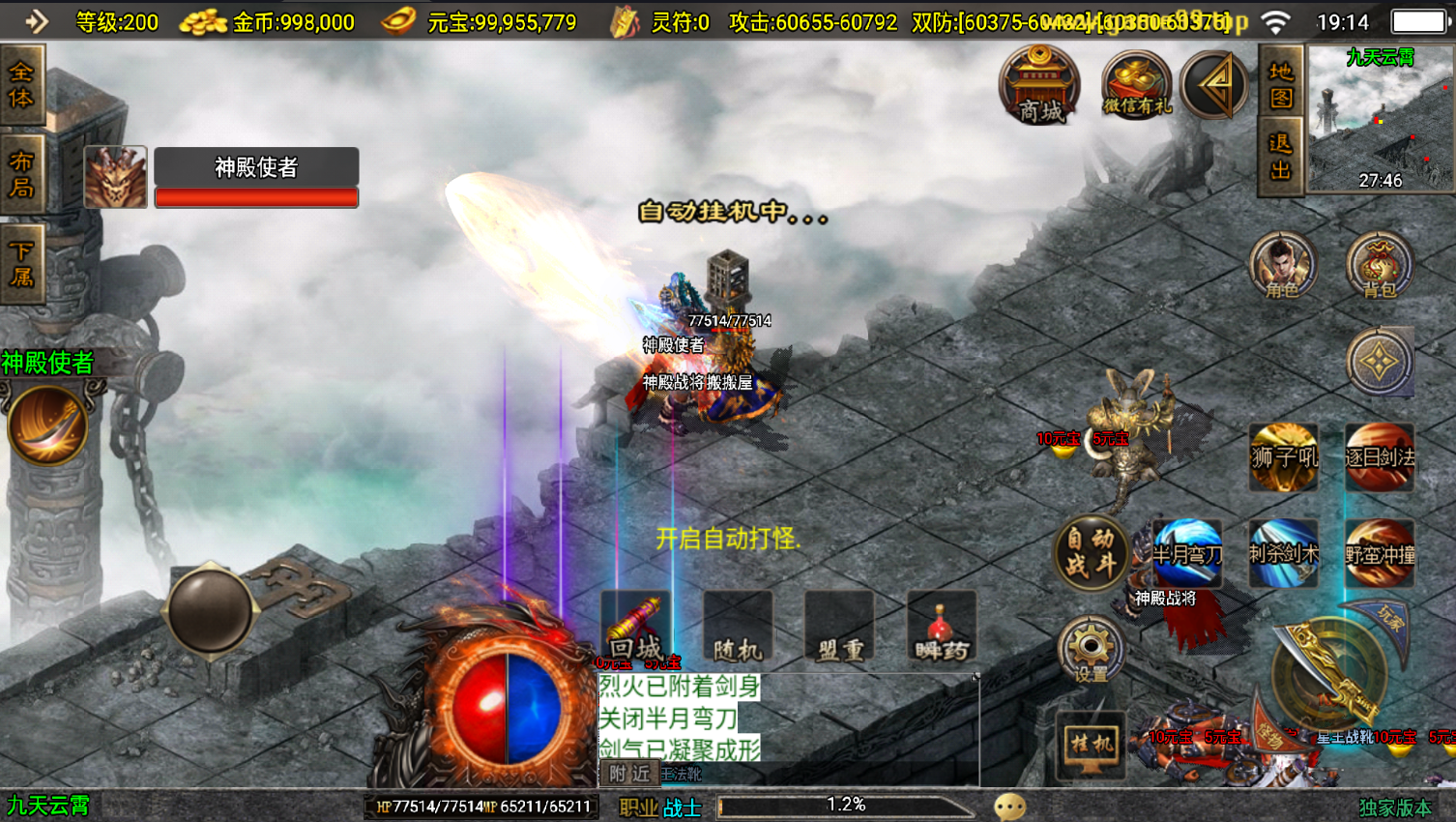Open the 商城 shop
Viewport: 1456px width, 822px height.
[1040, 85]
